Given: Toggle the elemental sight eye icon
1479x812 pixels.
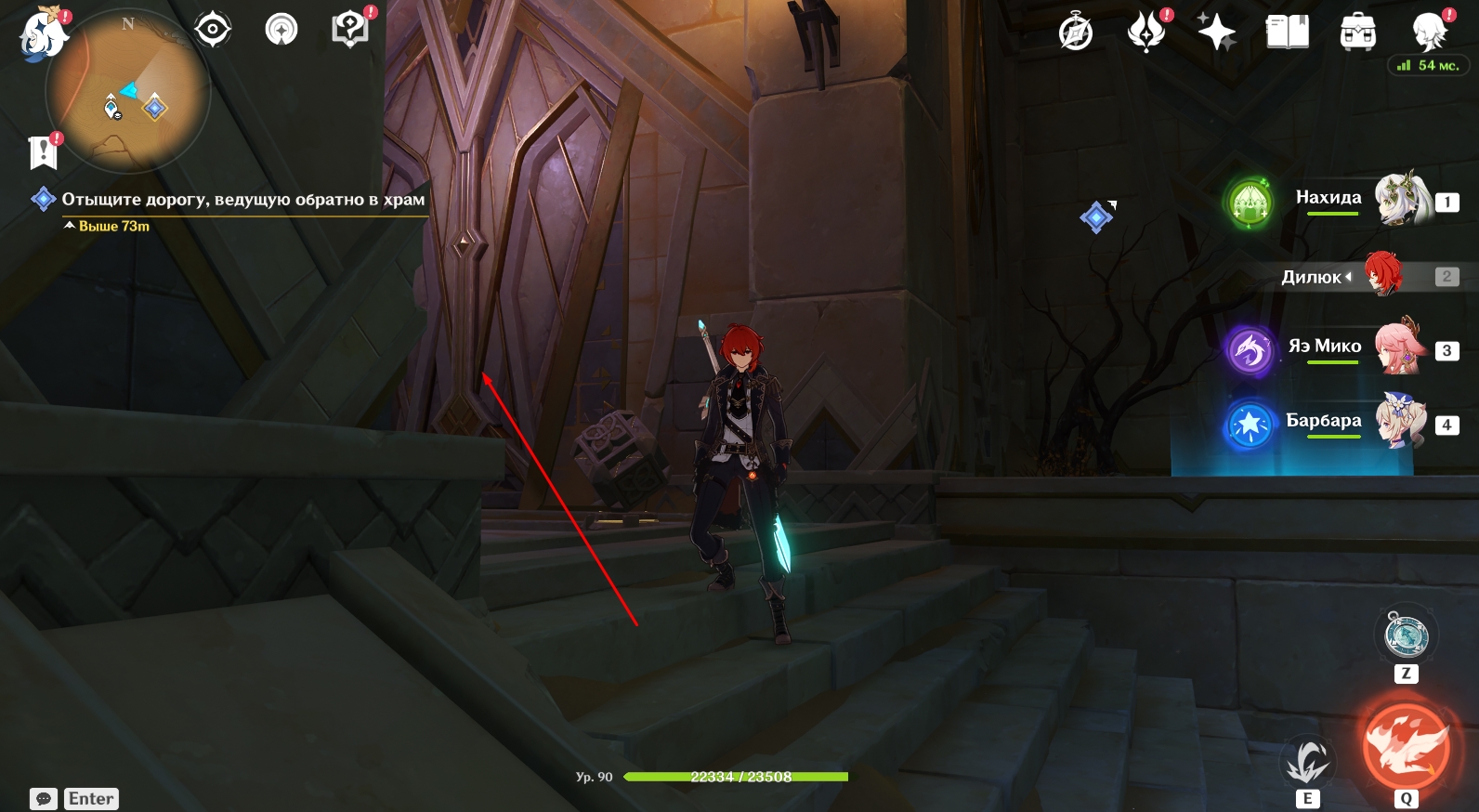Looking at the screenshot, I should (x=212, y=30).
